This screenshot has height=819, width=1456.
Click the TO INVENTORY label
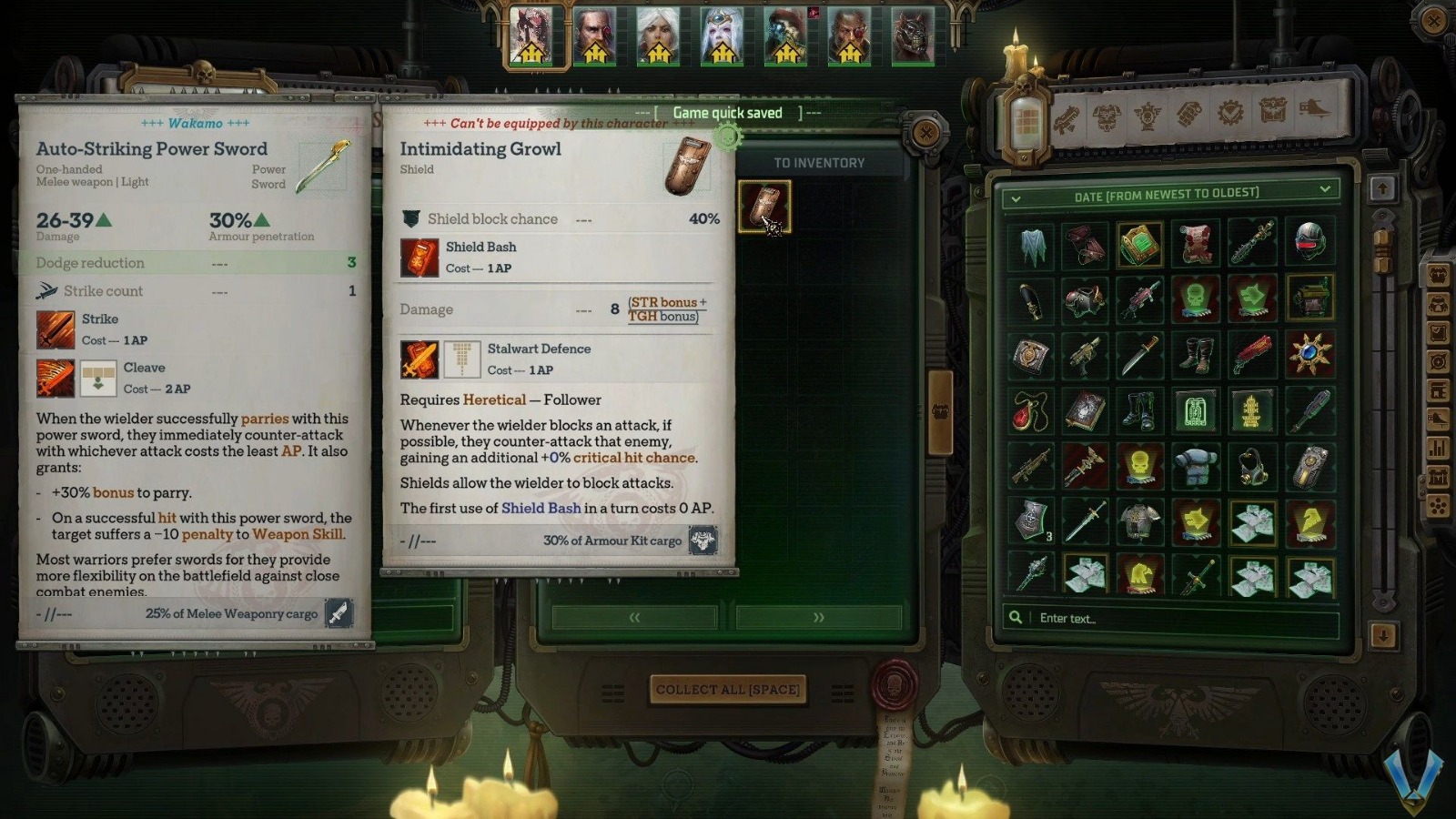[818, 163]
